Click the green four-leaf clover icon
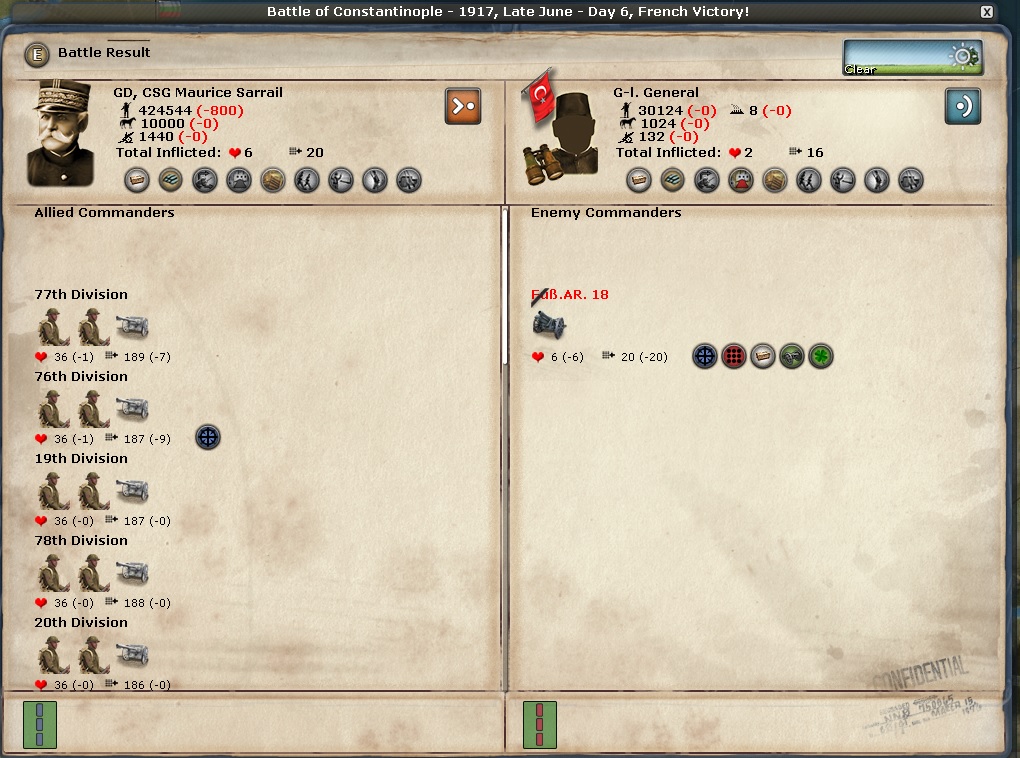This screenshot has height=758, width=1020. (x=821, y=356)
